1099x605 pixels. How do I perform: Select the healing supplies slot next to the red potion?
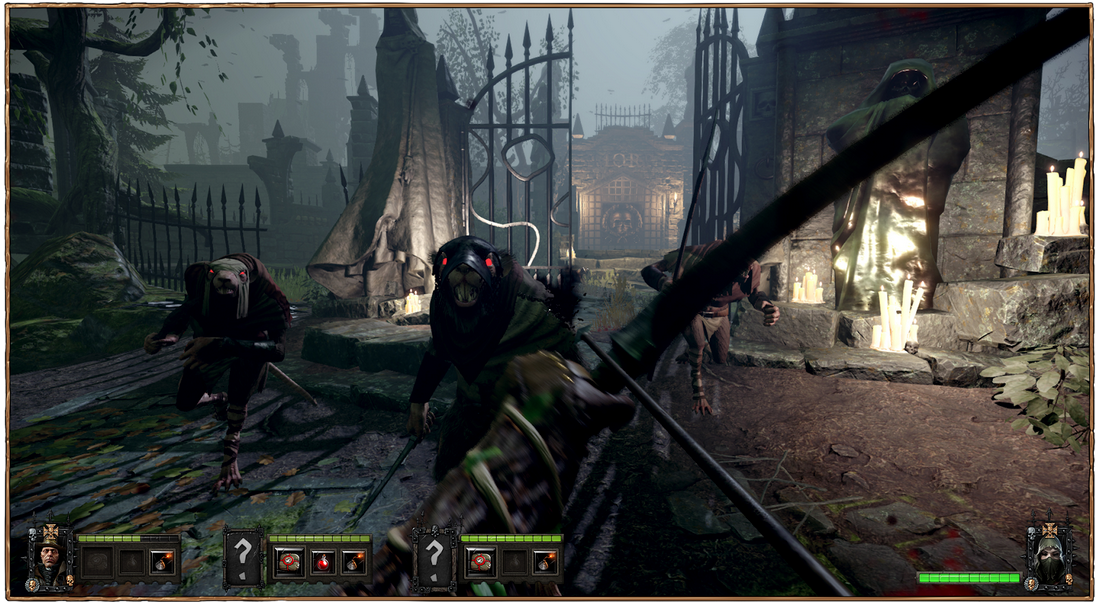click(289, 561)
